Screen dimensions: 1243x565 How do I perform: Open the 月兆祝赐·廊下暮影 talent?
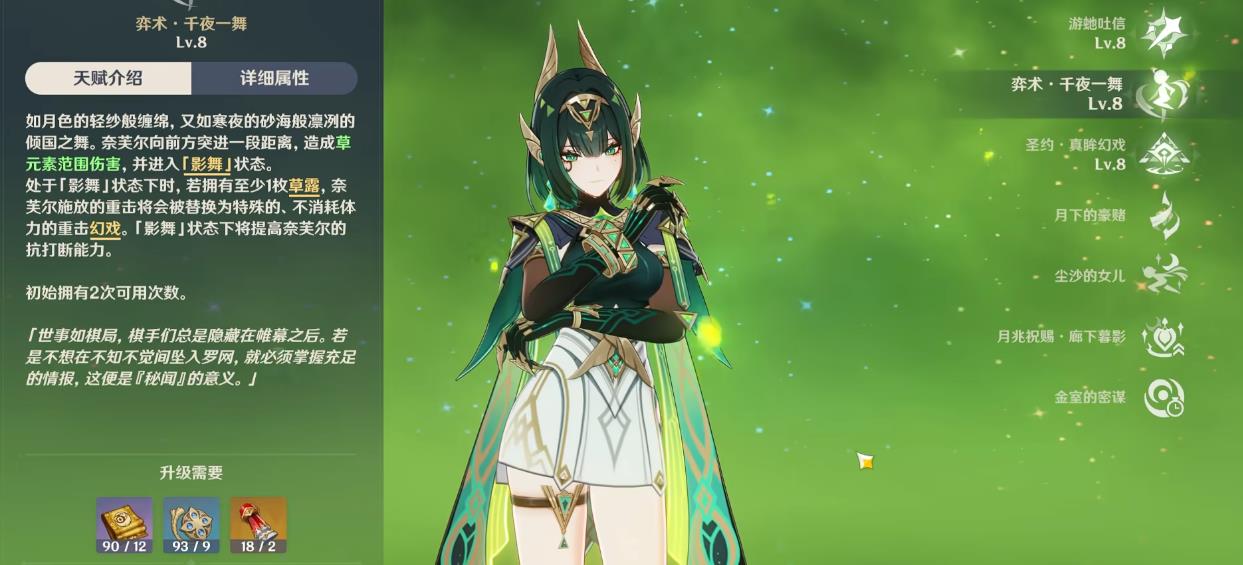pos(1164,336)
